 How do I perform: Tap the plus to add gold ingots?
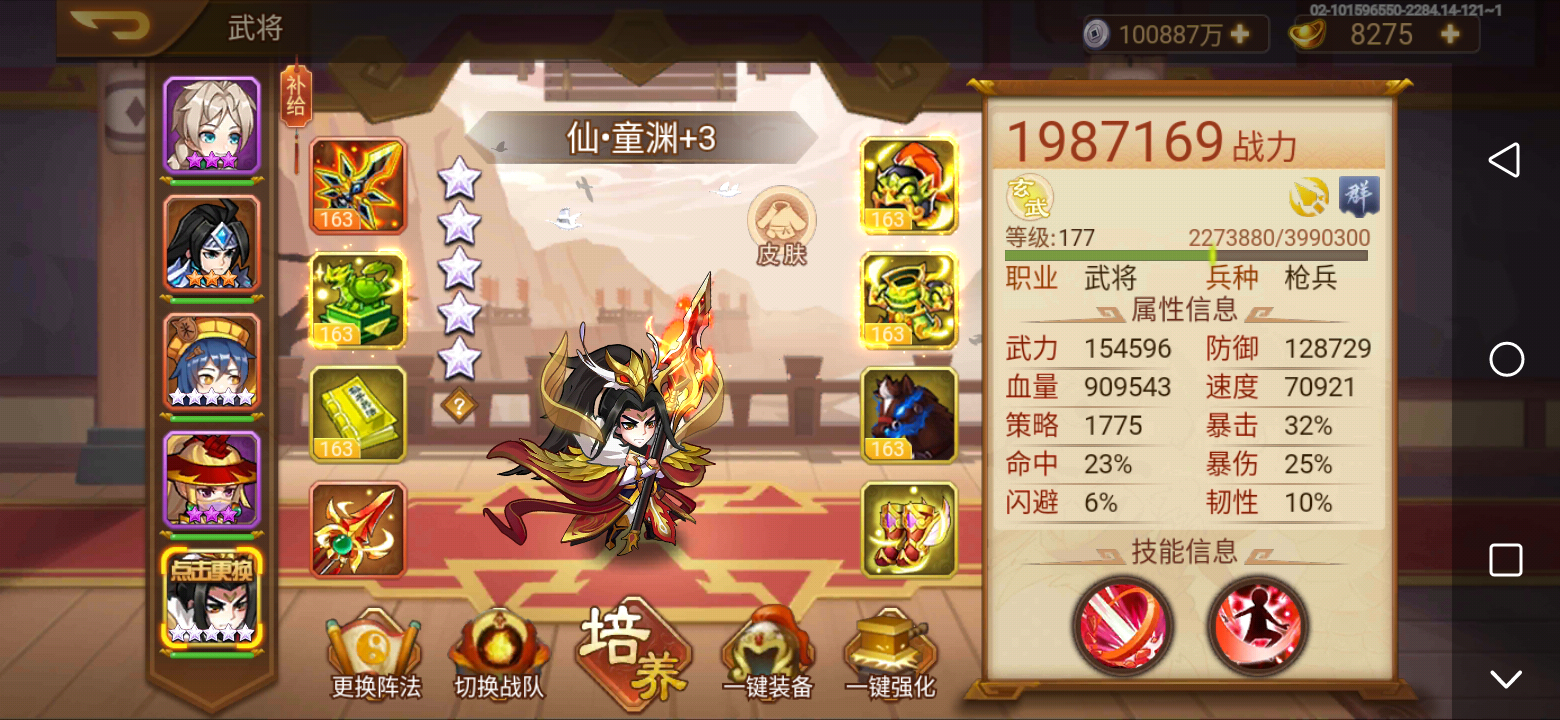[1448, 33]
